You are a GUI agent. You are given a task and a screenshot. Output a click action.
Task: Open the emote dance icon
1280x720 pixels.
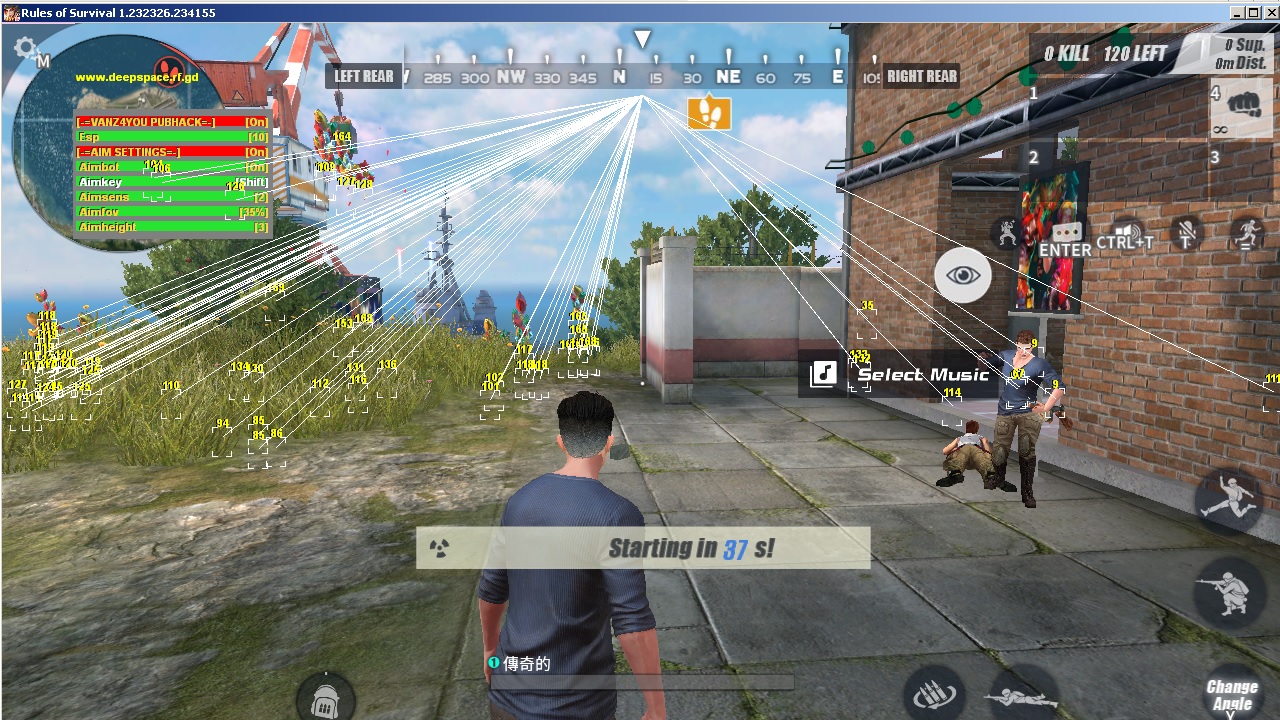click(x=1006, y=232)
